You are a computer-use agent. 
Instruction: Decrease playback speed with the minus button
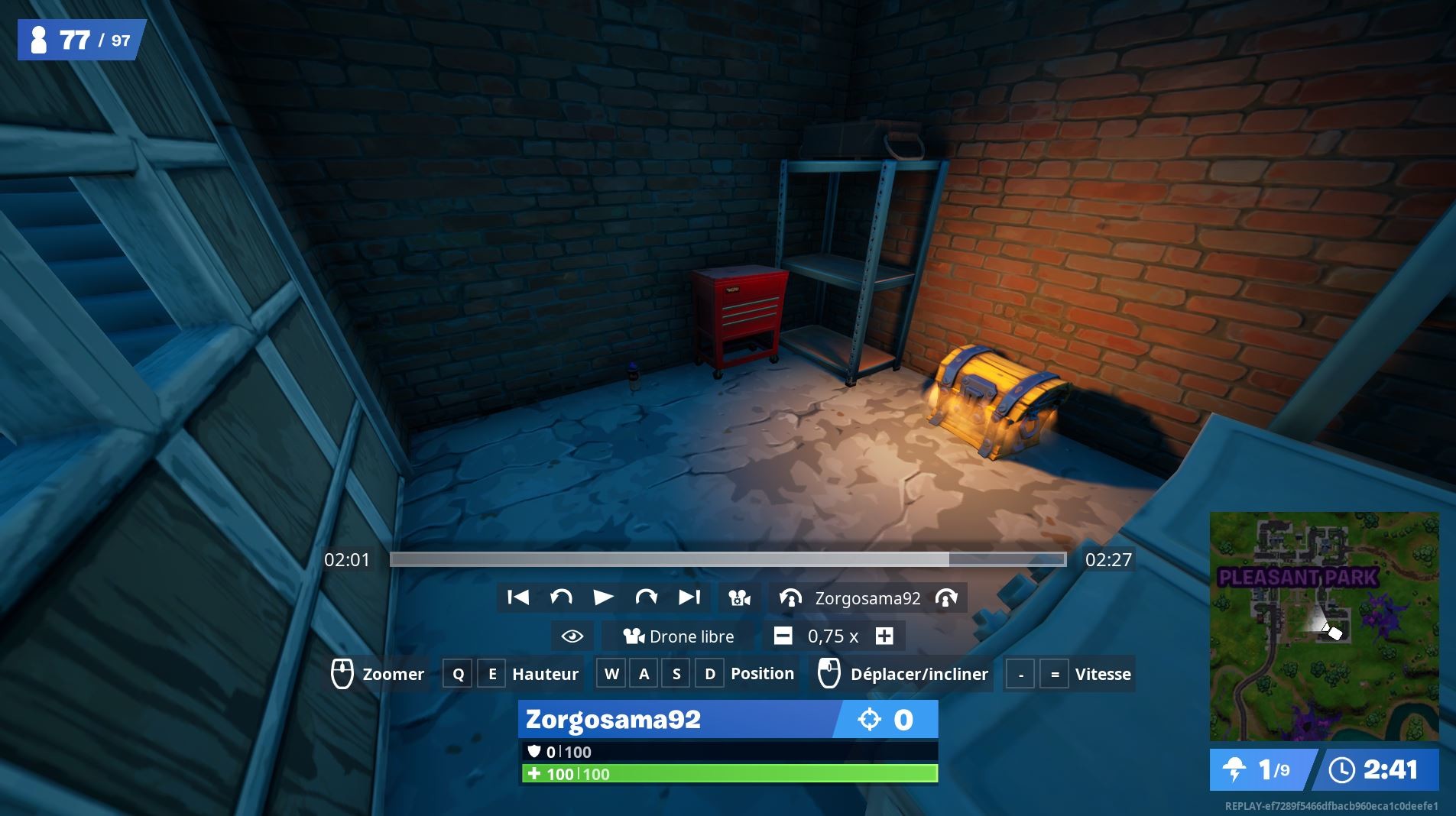(783, 636)
